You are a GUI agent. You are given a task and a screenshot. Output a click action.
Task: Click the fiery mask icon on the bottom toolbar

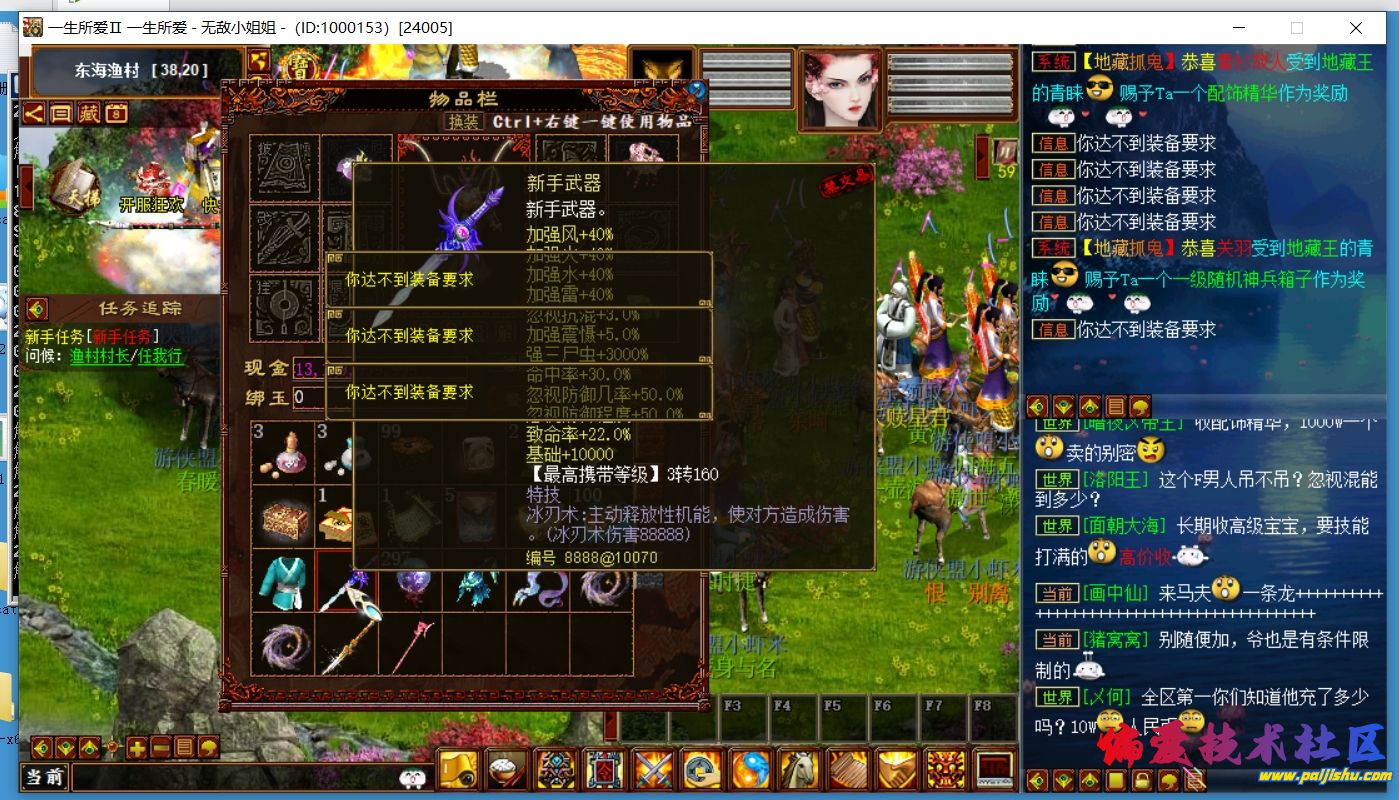[x=944, y=769]
